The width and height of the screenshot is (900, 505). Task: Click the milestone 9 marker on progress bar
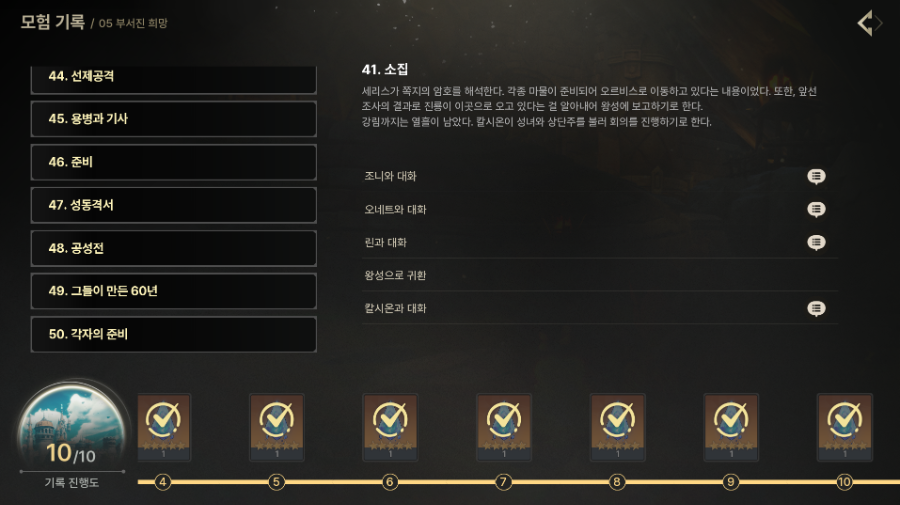pyautogui.click(x=731, y=482)
